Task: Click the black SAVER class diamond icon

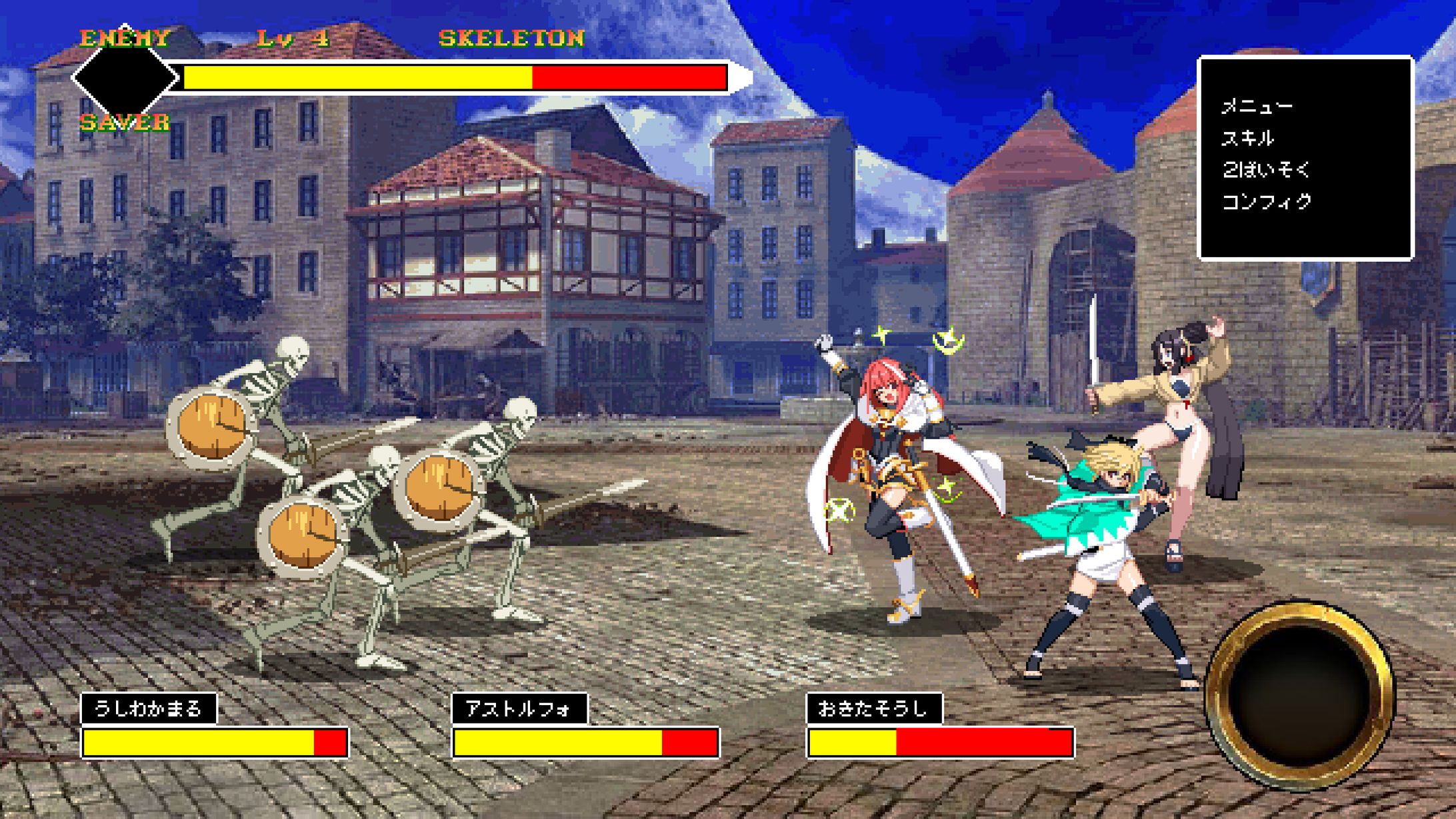Action: click(x=123, y=77)
